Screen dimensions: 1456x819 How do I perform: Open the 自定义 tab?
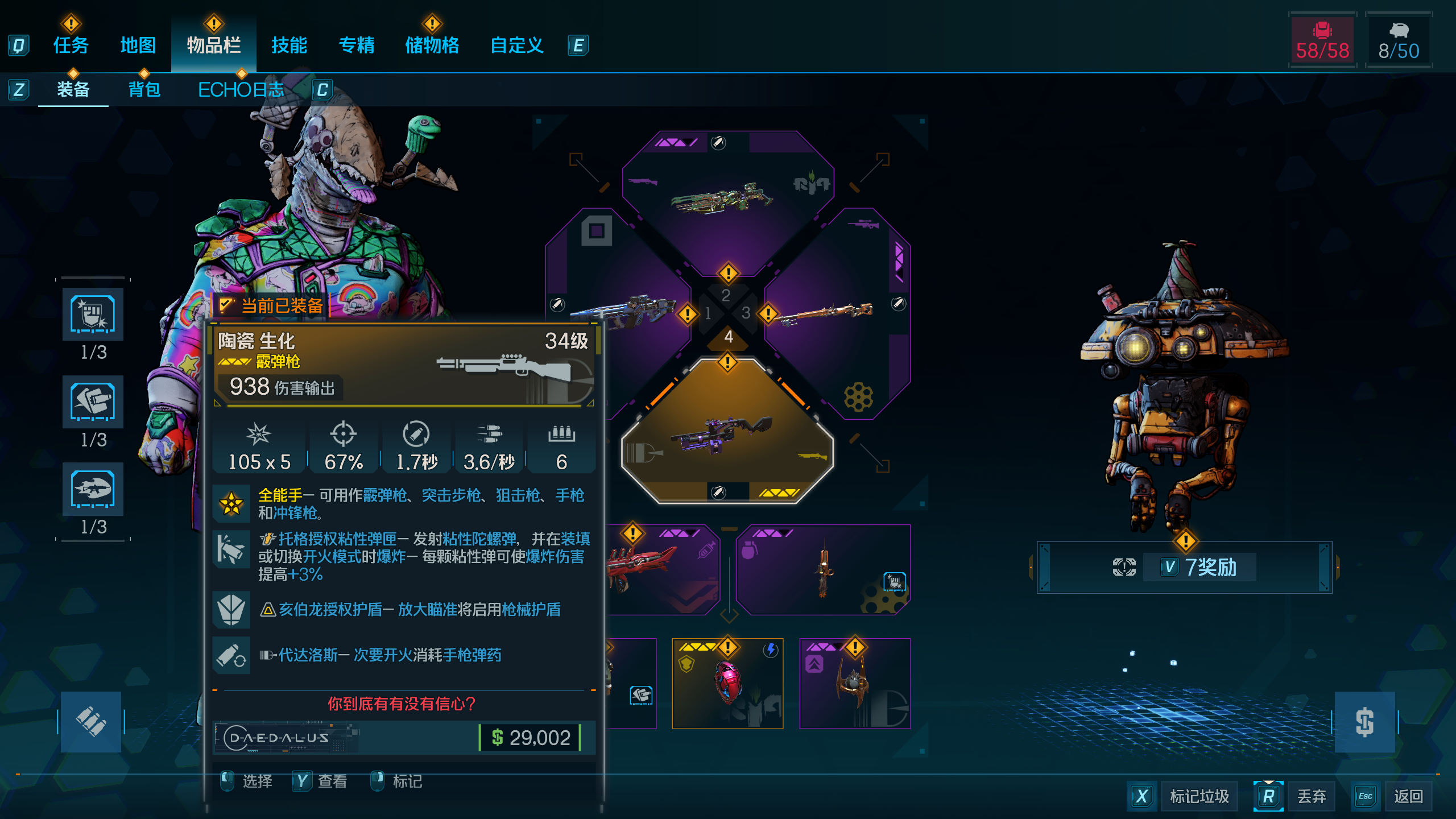tap(516, 45)
